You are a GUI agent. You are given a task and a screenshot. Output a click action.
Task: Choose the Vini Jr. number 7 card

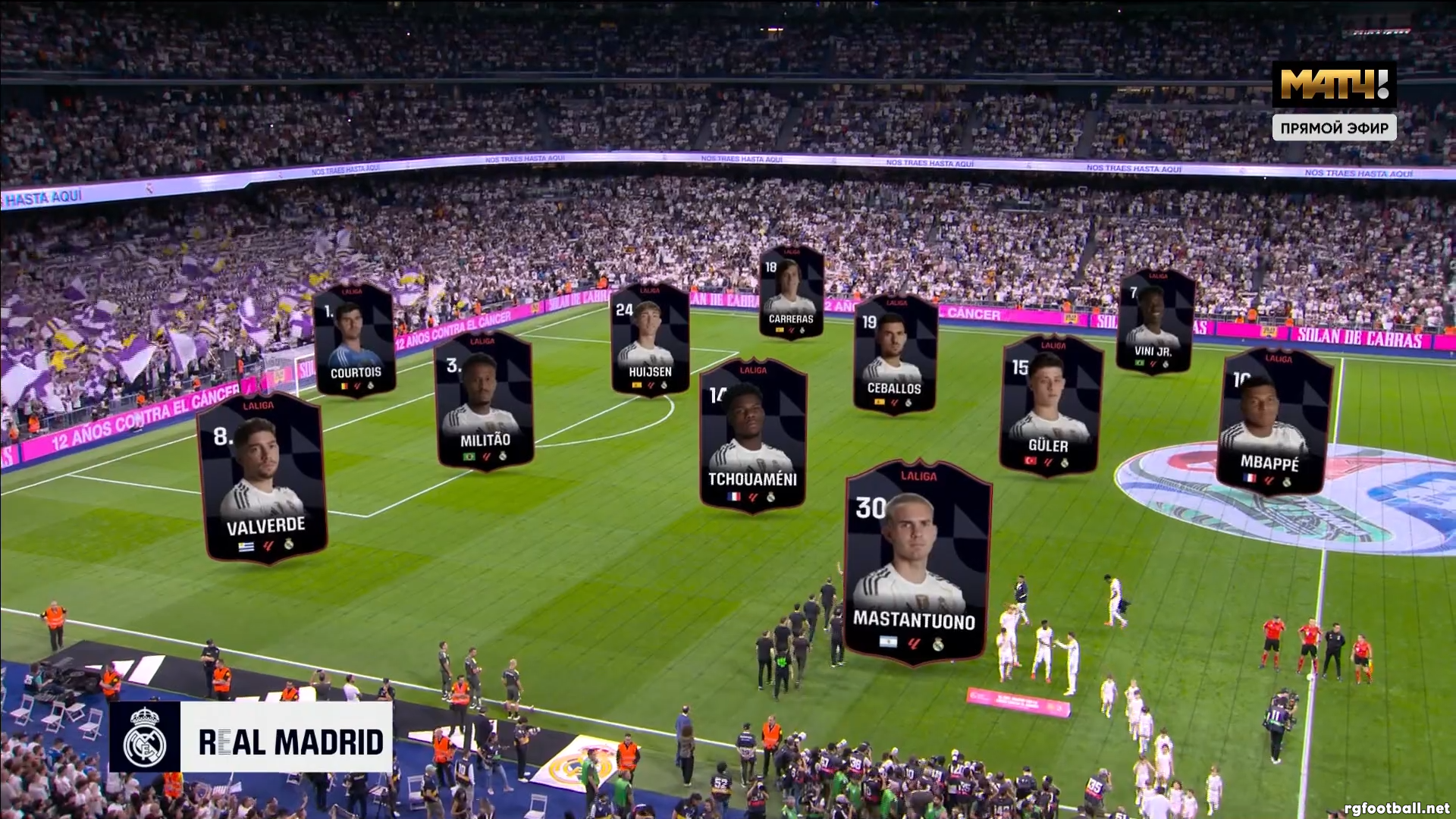(x=1155, y=322)
